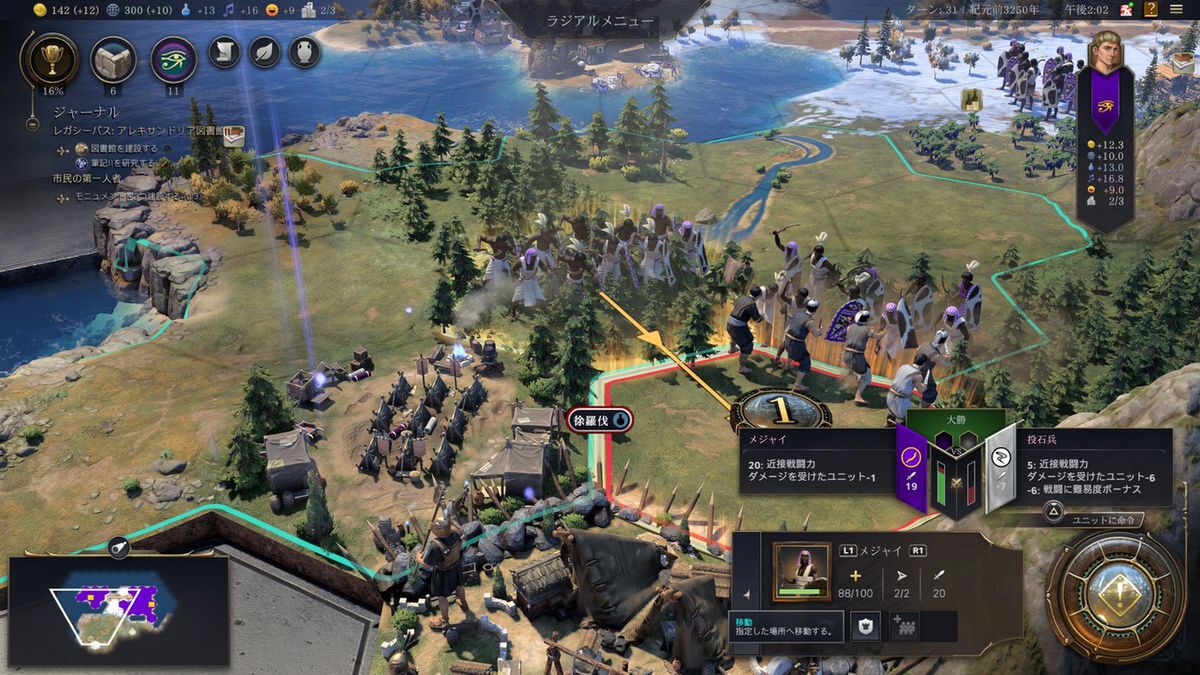Open the amphora vase round icon
This screenshot has width=1200, height=675.
pos(304,51)
